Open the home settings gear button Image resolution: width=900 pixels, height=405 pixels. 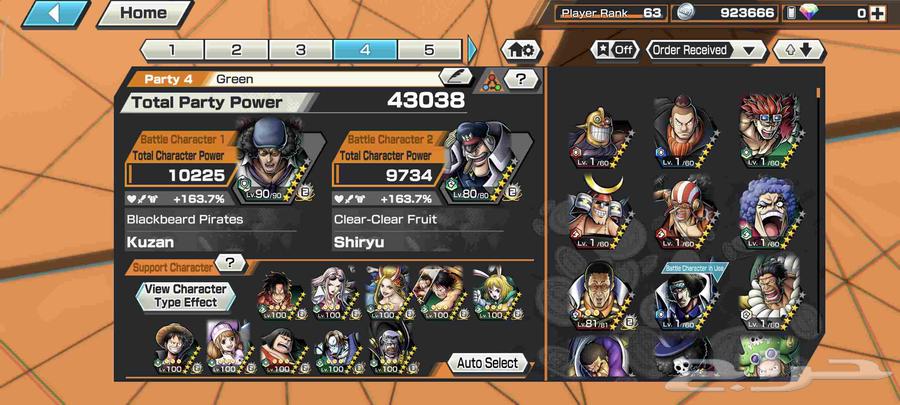521,49
